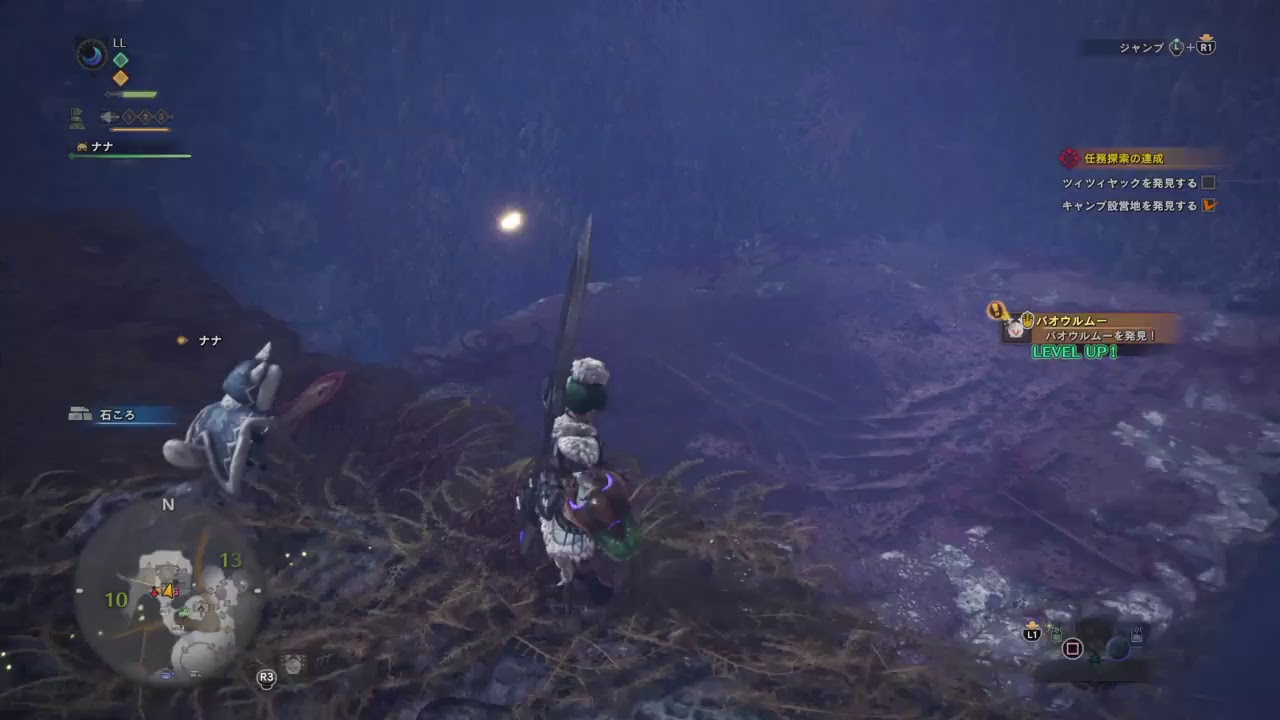This screenshot has width=1280, height=720.
Task: Select the moon time-of-day indicator icon
Action: (90, 53)
